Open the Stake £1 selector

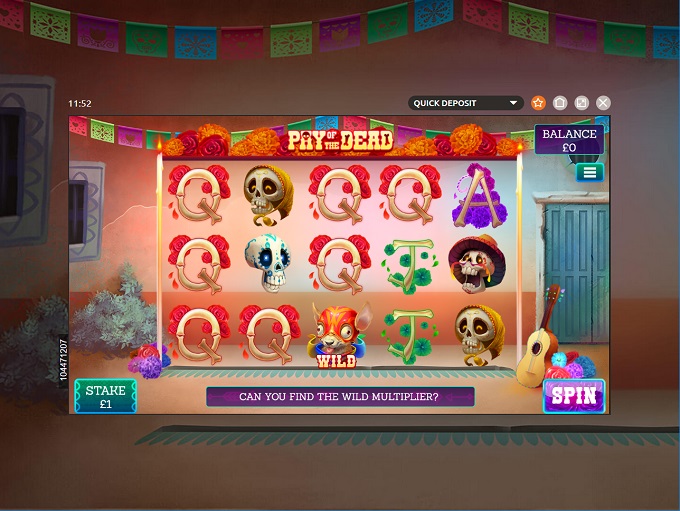[x=105, y=396]
